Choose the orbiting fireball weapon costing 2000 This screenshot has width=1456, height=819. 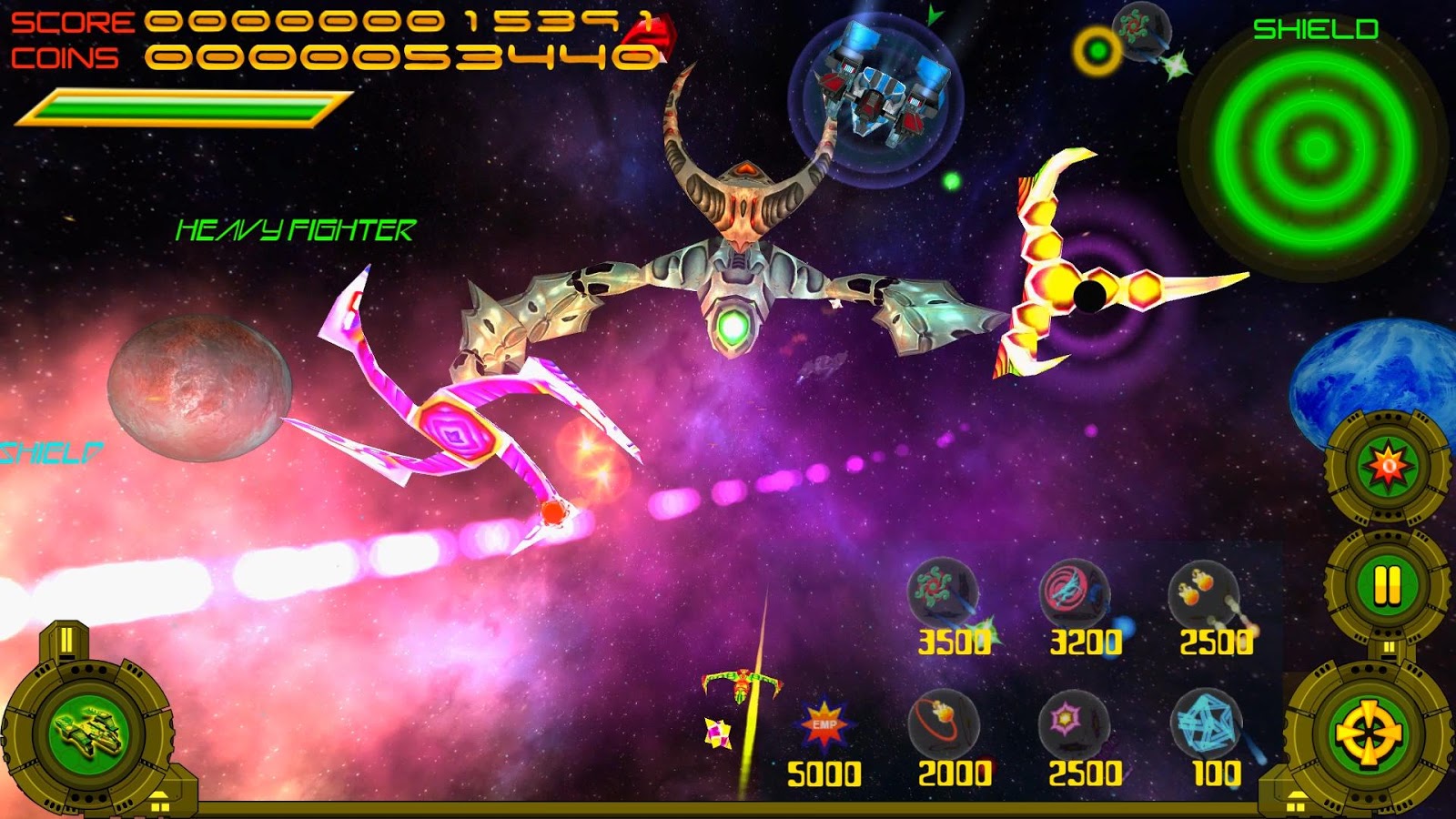(x=943, y=722)
